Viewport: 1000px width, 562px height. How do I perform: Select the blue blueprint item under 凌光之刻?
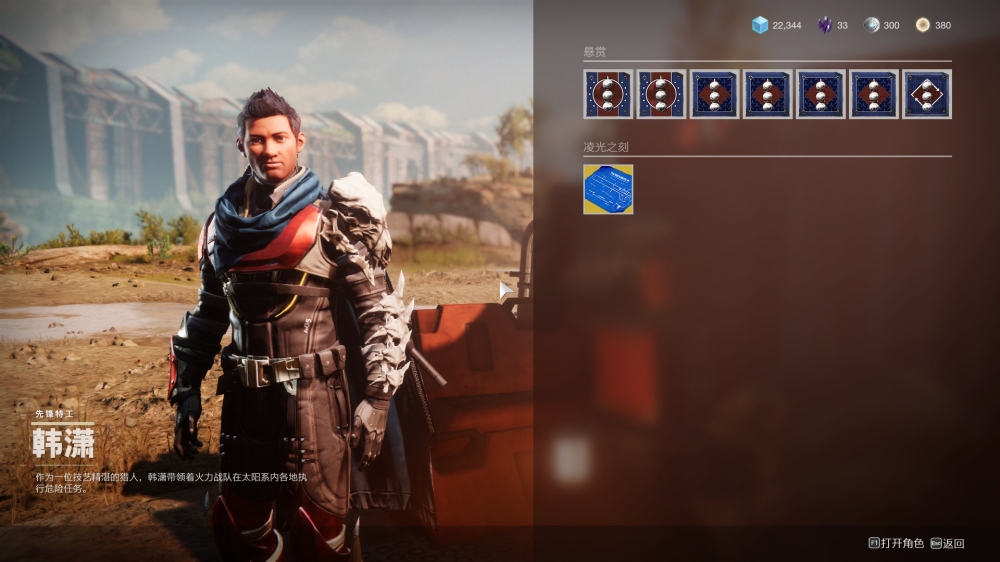point(608,189)
